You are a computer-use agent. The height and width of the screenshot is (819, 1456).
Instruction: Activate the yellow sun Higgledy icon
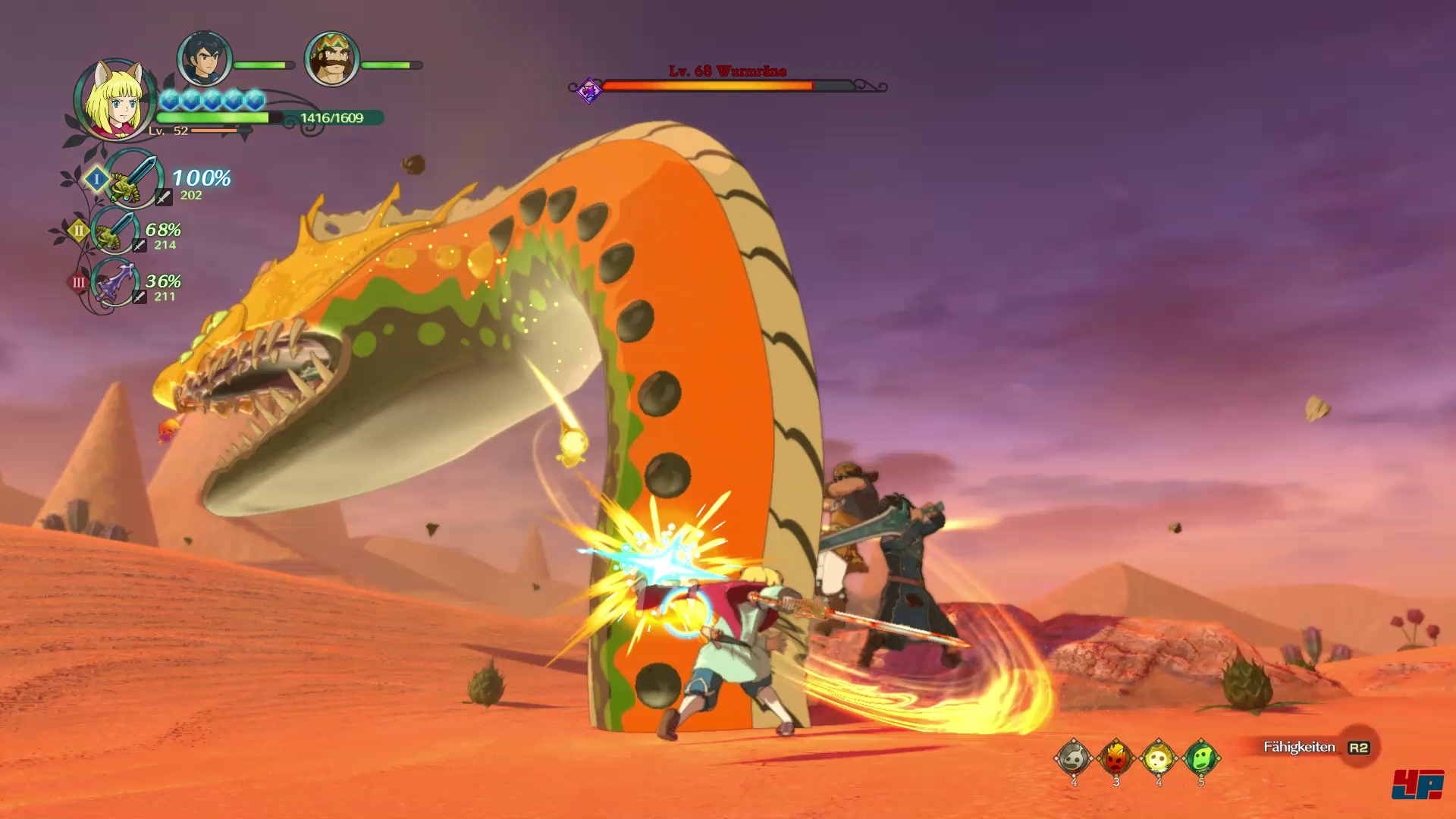pos(1158,757)
